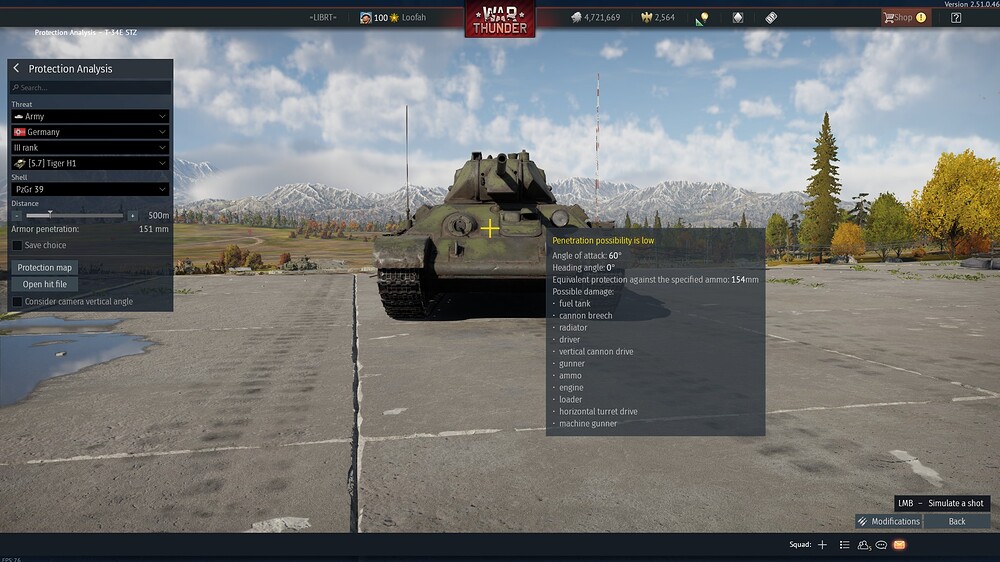1000x562 pixels.
Task: Open the help question mark icon
Action: pyautogui.click(x=956, y=17)
